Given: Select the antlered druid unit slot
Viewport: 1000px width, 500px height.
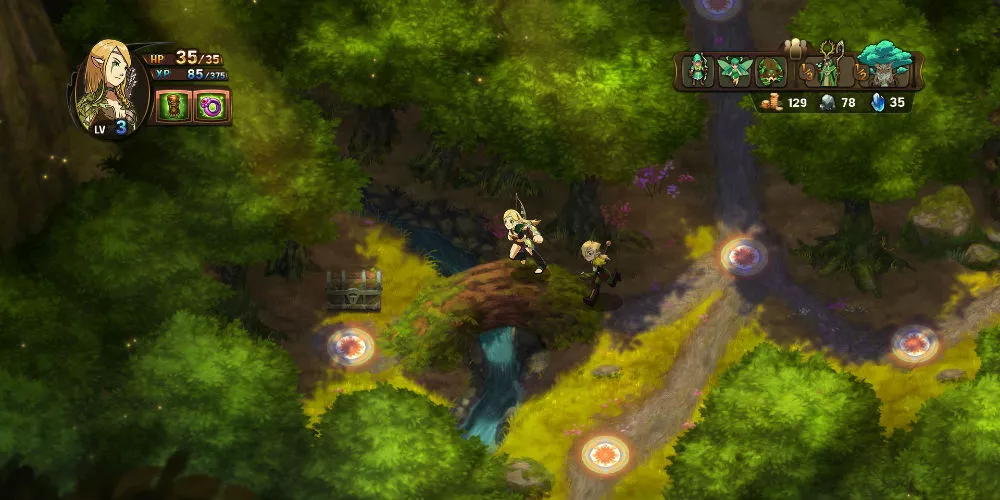Looking at the screenshot, I should click(x=828, y=68).
